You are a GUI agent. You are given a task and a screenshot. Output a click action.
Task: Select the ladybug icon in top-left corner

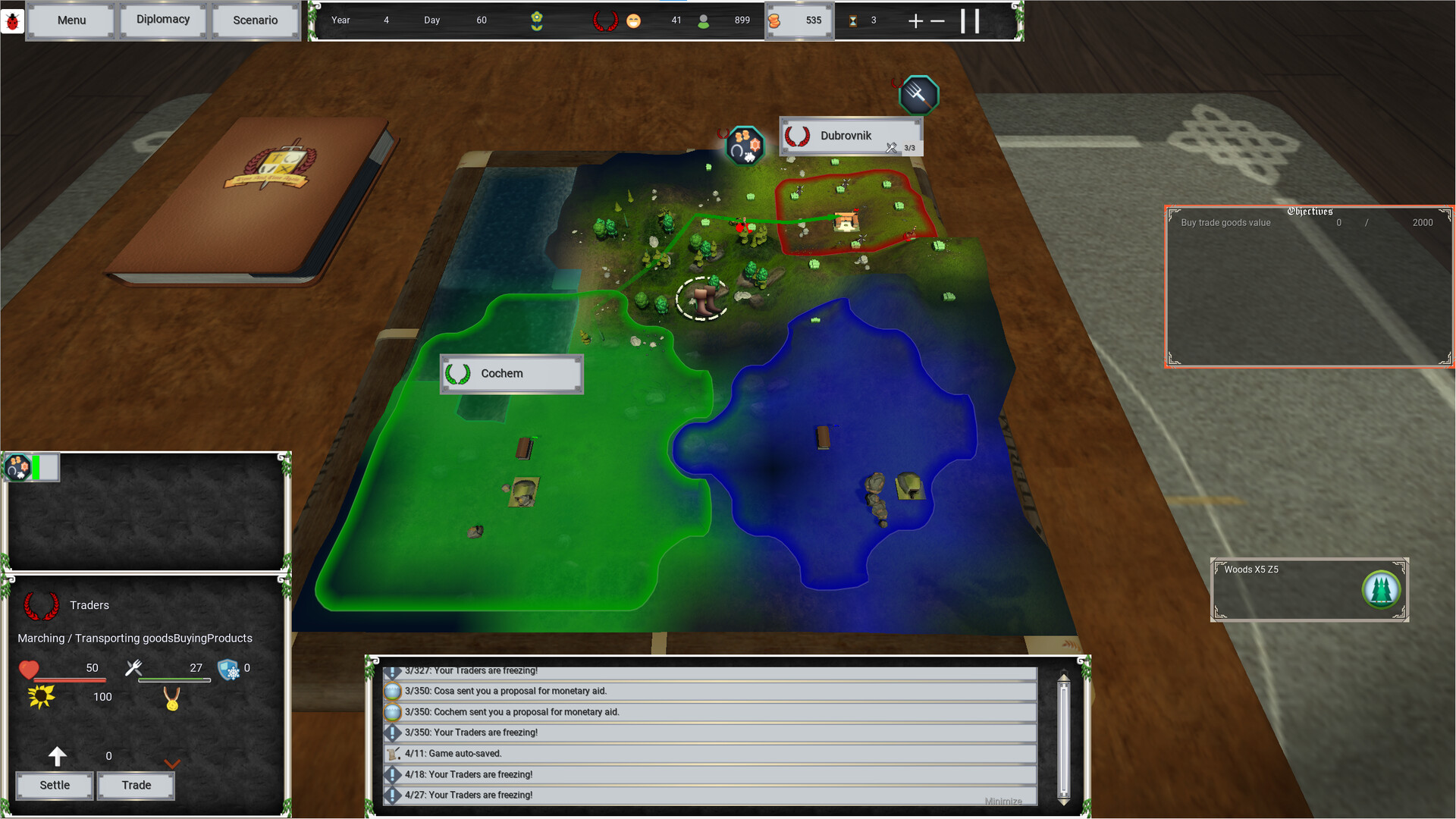point(12,20)
